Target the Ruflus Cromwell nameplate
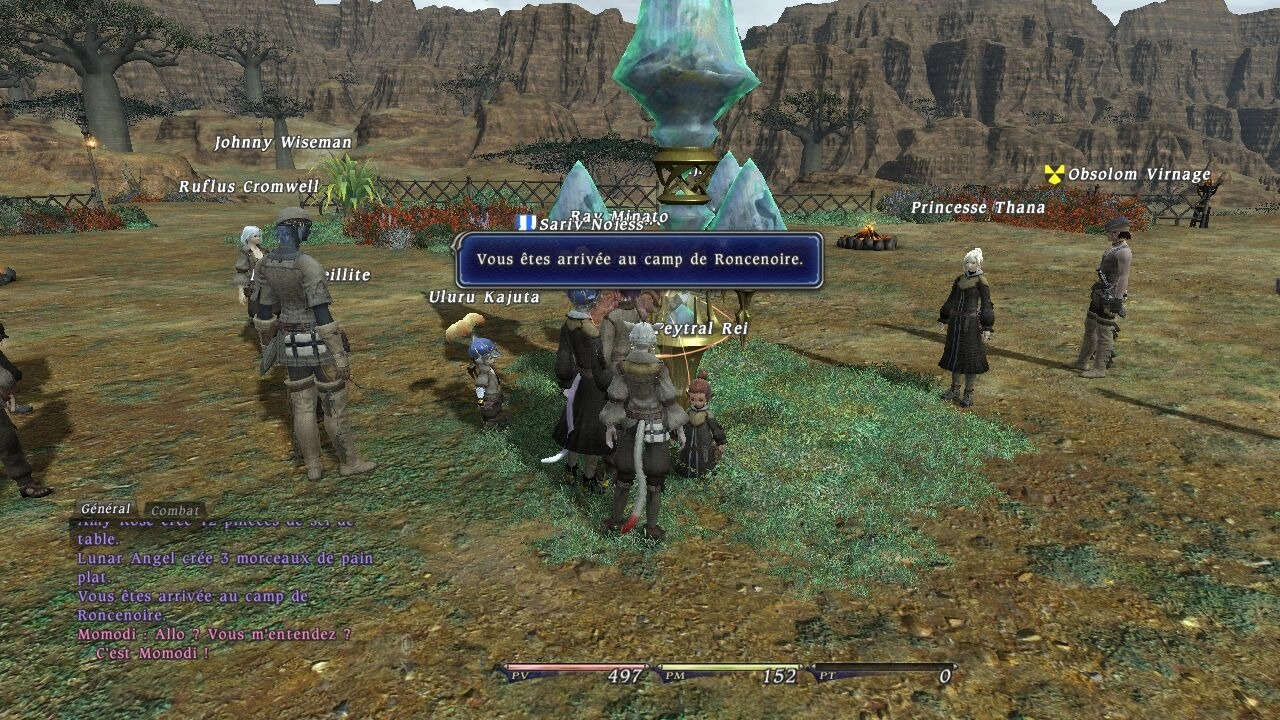 pyautogui.click(x=249, y=187)
